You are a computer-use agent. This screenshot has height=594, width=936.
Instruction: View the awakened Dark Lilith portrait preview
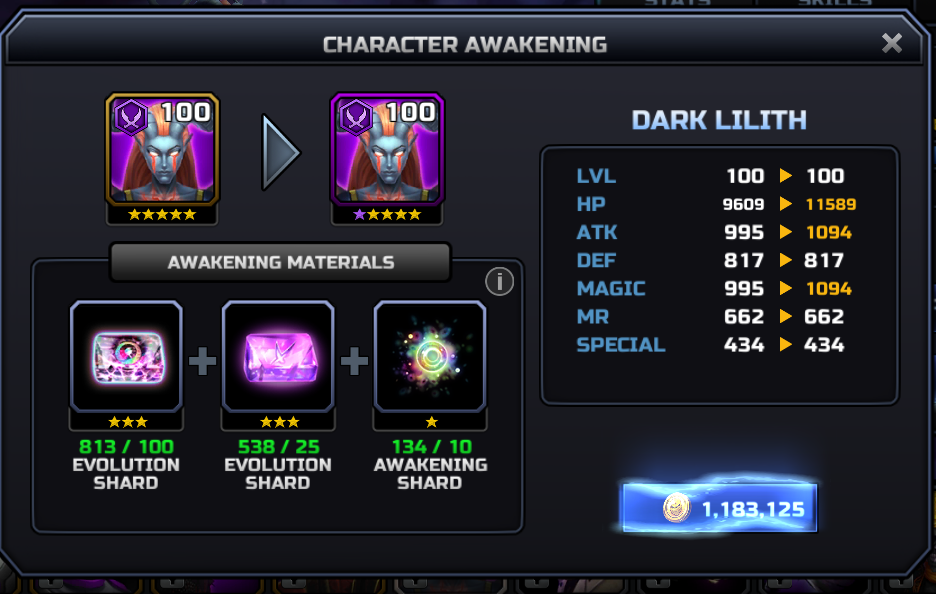[x=387, y=150]
